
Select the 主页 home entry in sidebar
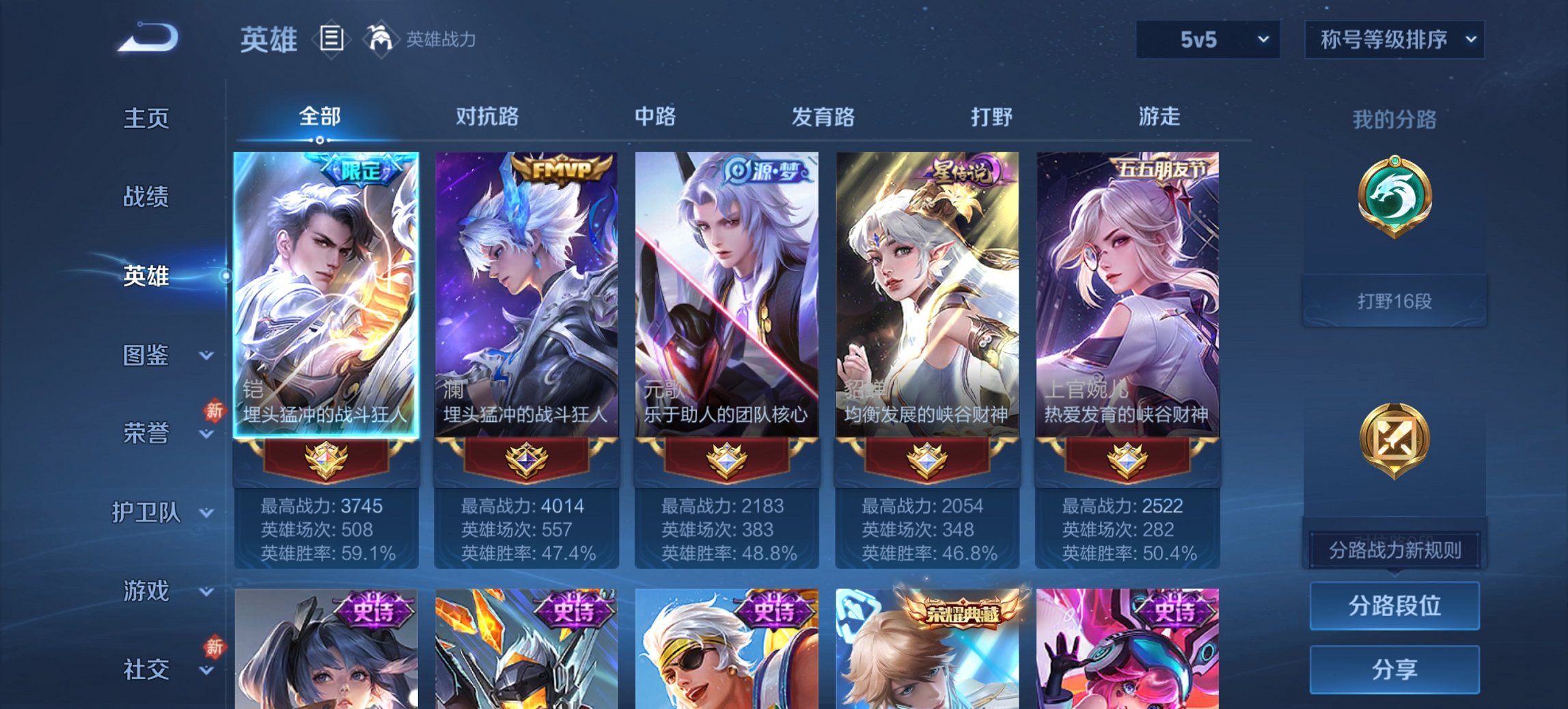click(x=147, y=119)
